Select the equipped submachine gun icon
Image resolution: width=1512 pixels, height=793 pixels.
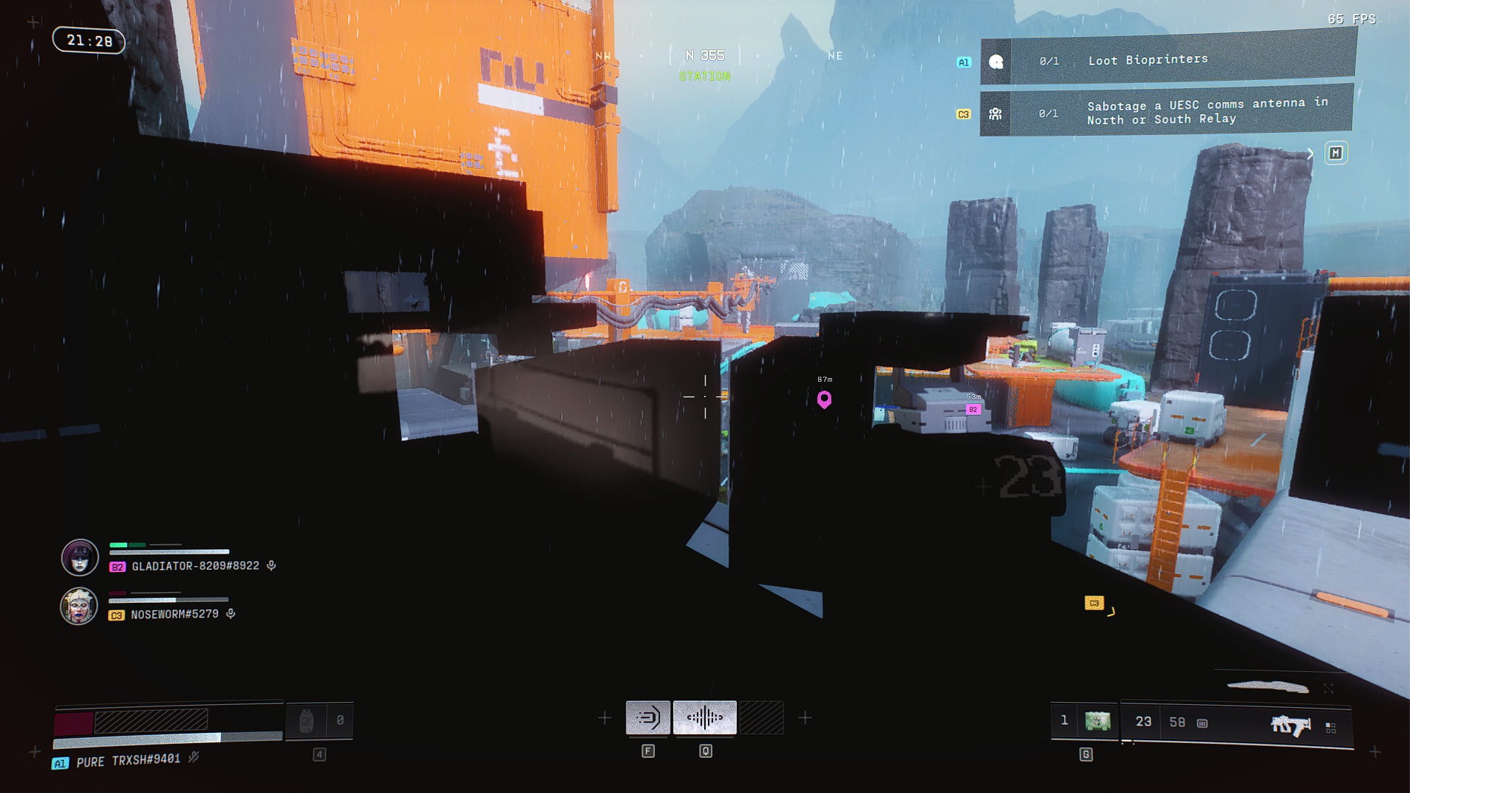click(1290, 725)
